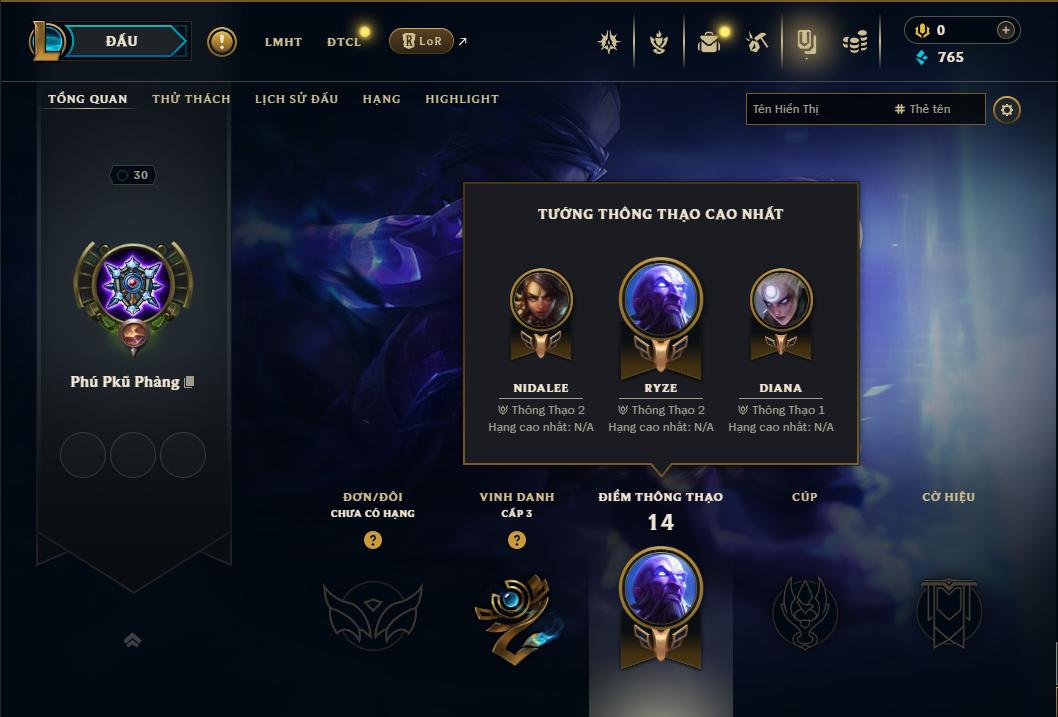This screenshot has width=1058, height=717.
Task: Add RP with the plus button
Action: (1005, 30)
